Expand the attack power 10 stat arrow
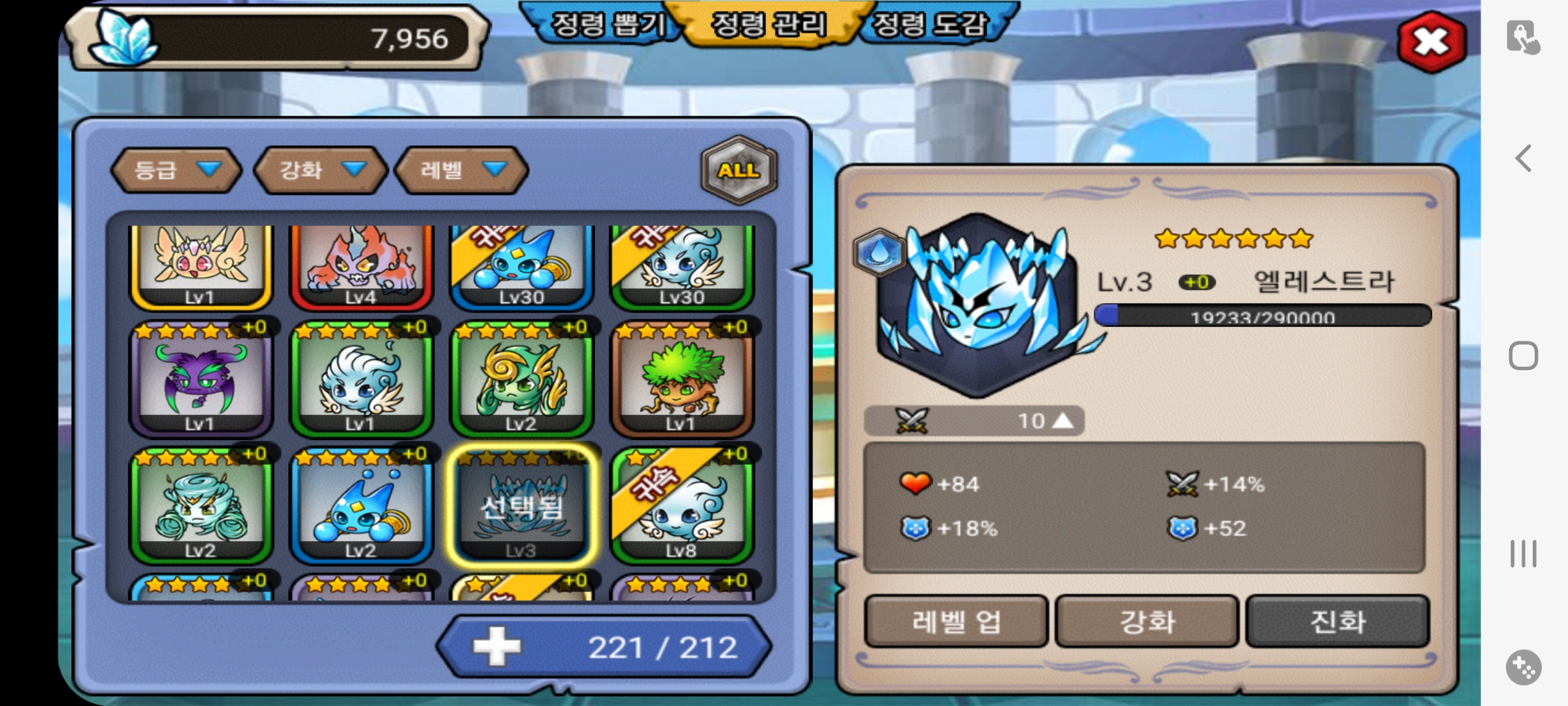Viewport: 1568px width, 706px height. click(x=1063, y=420)
